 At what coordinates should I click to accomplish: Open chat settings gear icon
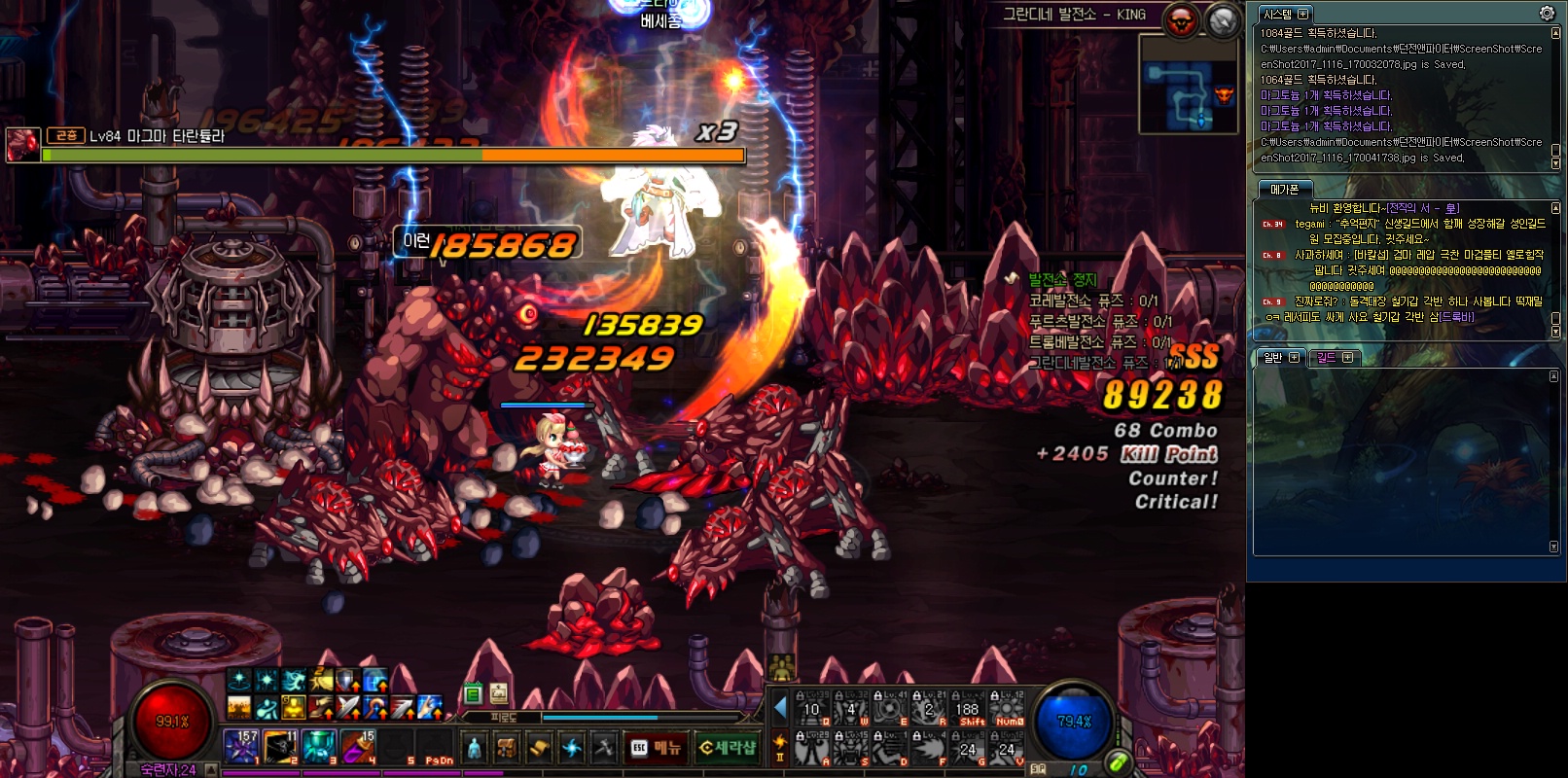1547,13
